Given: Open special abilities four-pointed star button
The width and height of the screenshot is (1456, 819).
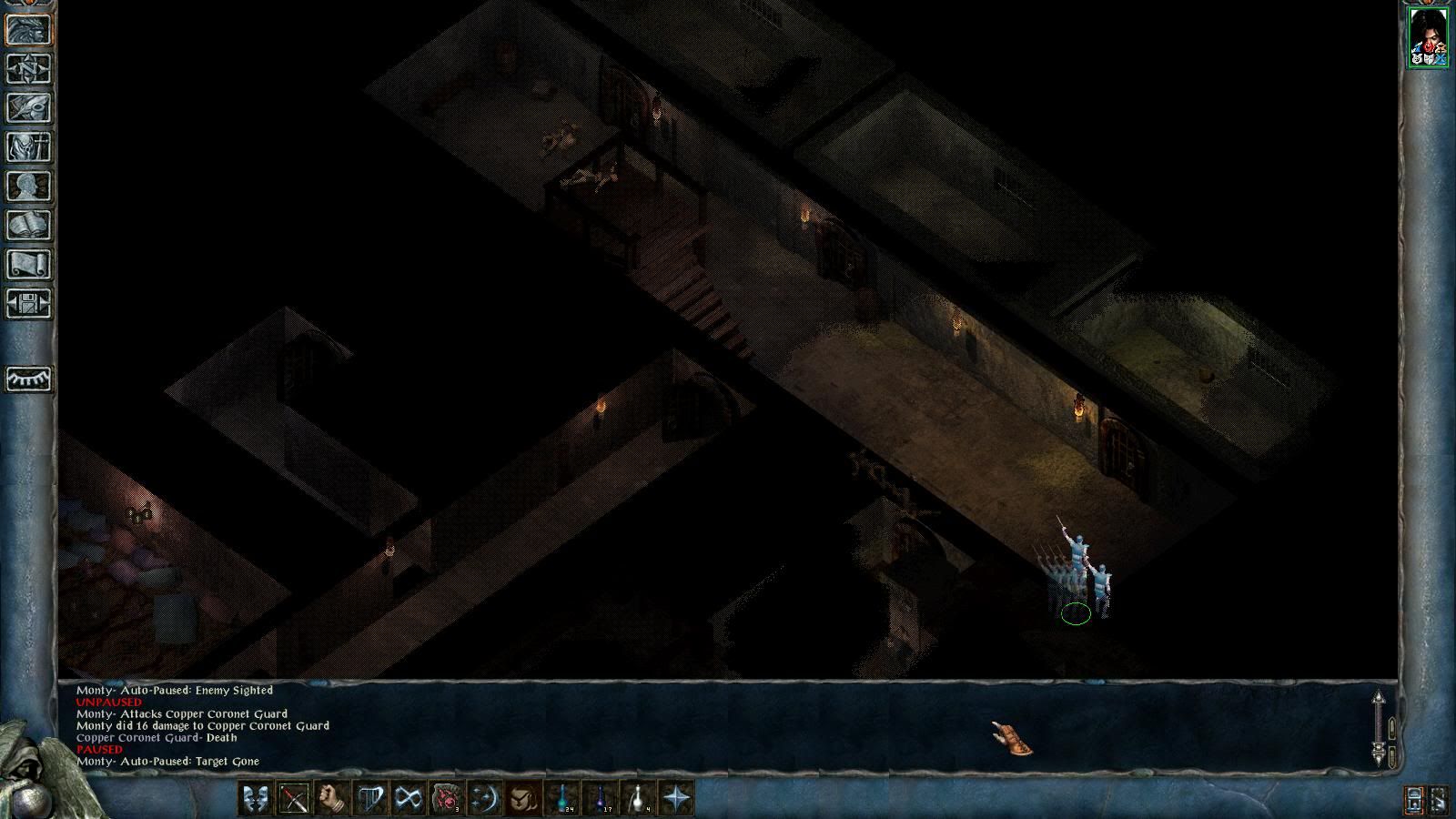Looking at the screenshot, I should tap(677, 798).
